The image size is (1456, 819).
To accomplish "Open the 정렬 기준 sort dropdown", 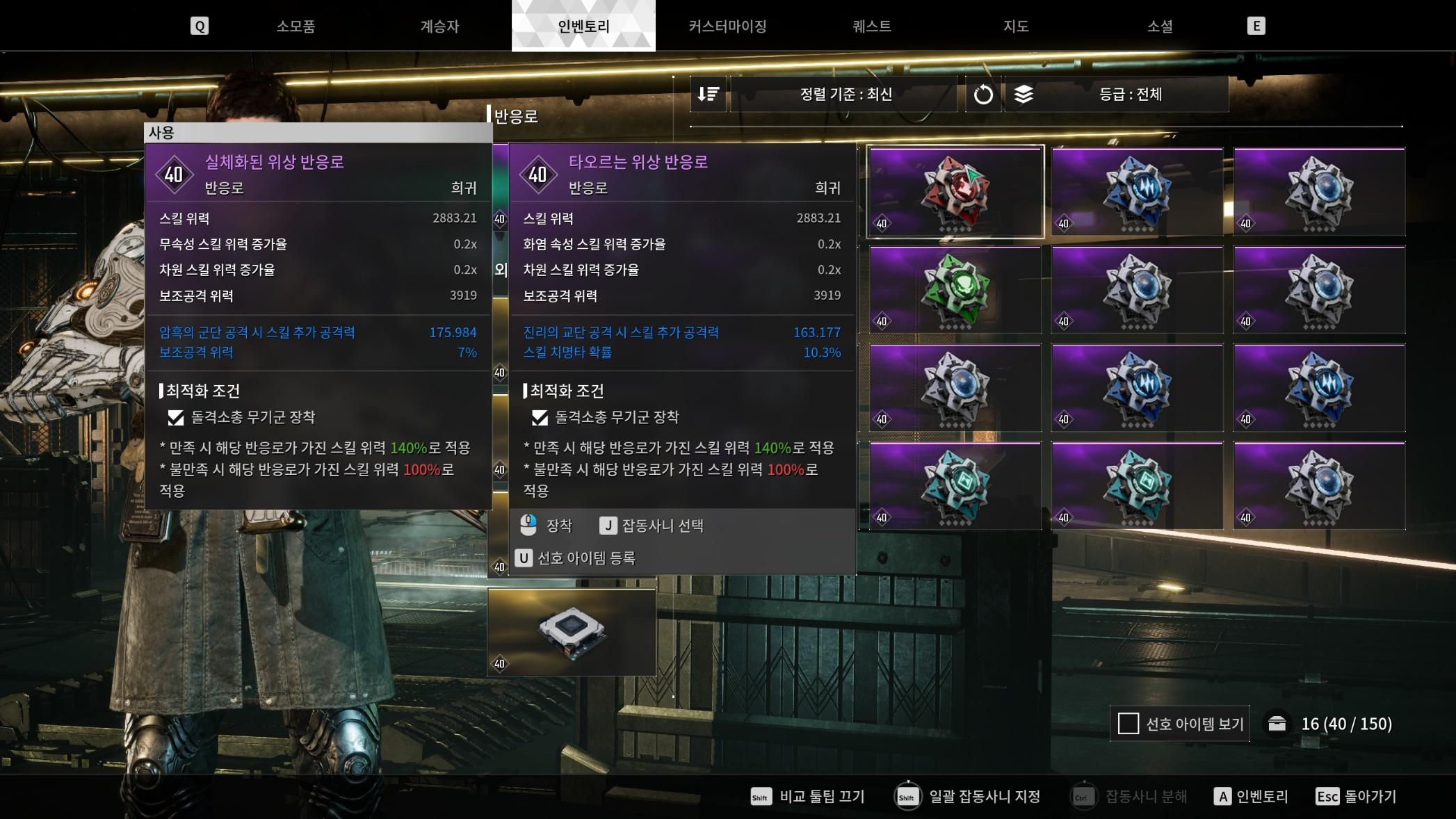I will pos(845,95).
